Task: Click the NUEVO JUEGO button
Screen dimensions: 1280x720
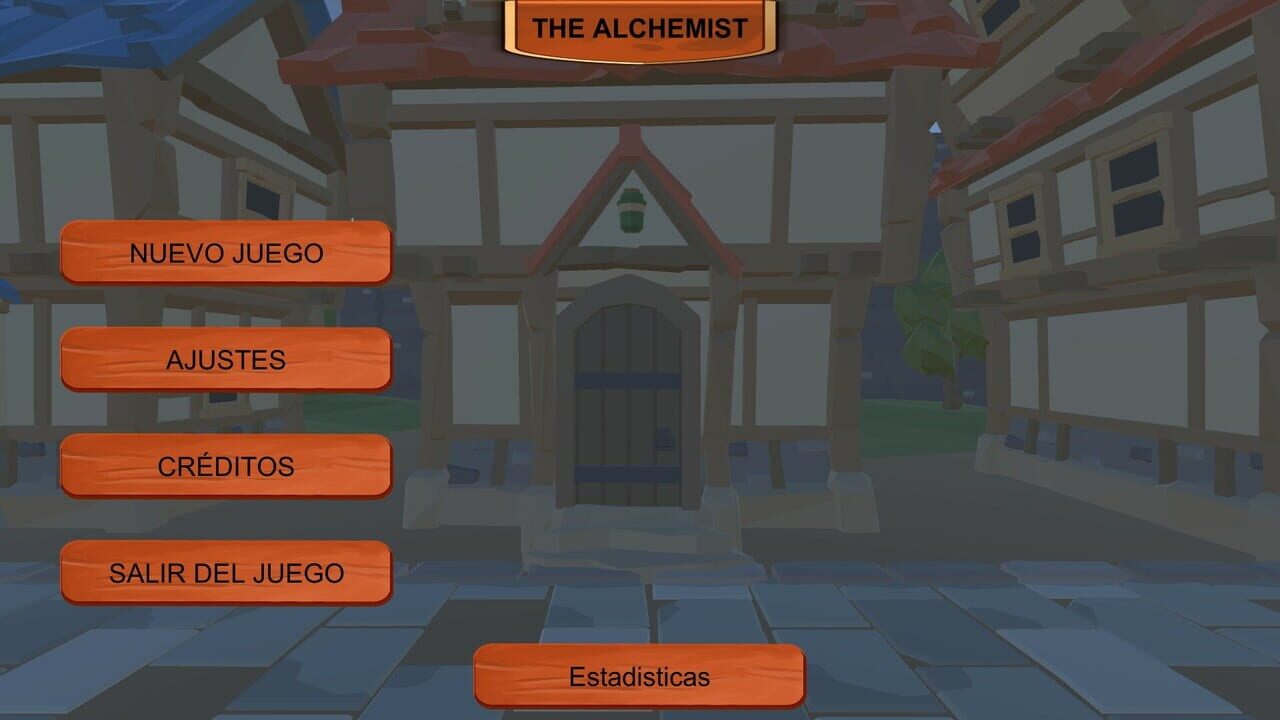Action: 225,252
